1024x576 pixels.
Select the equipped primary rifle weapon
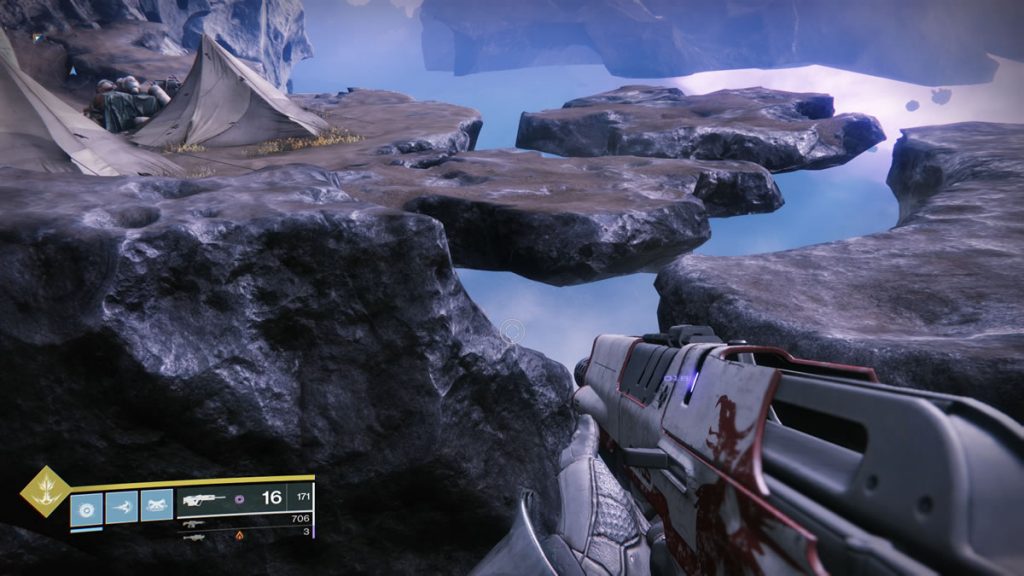pyautogui.click(x=205, y=500)
